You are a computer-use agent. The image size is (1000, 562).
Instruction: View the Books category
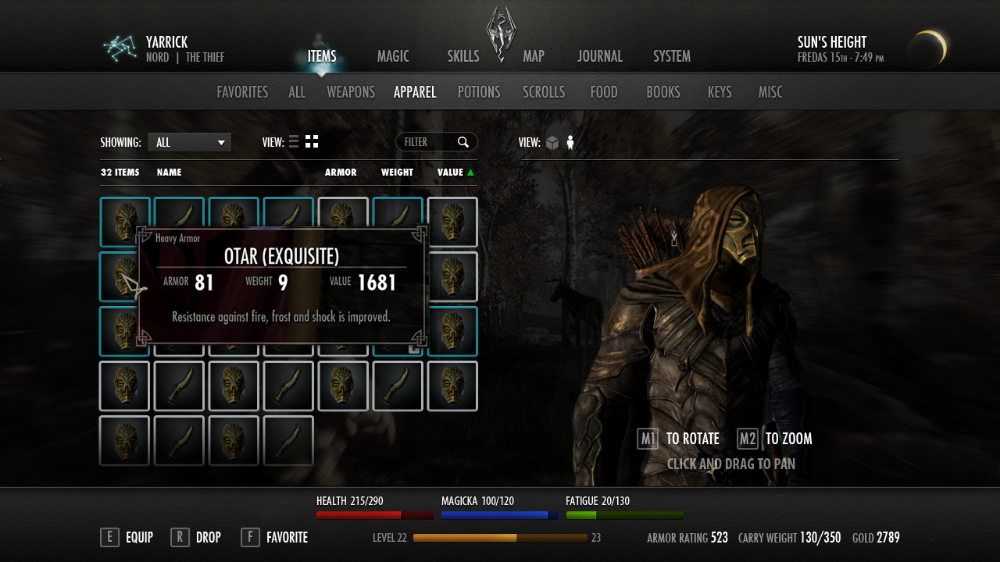(663, 92)
